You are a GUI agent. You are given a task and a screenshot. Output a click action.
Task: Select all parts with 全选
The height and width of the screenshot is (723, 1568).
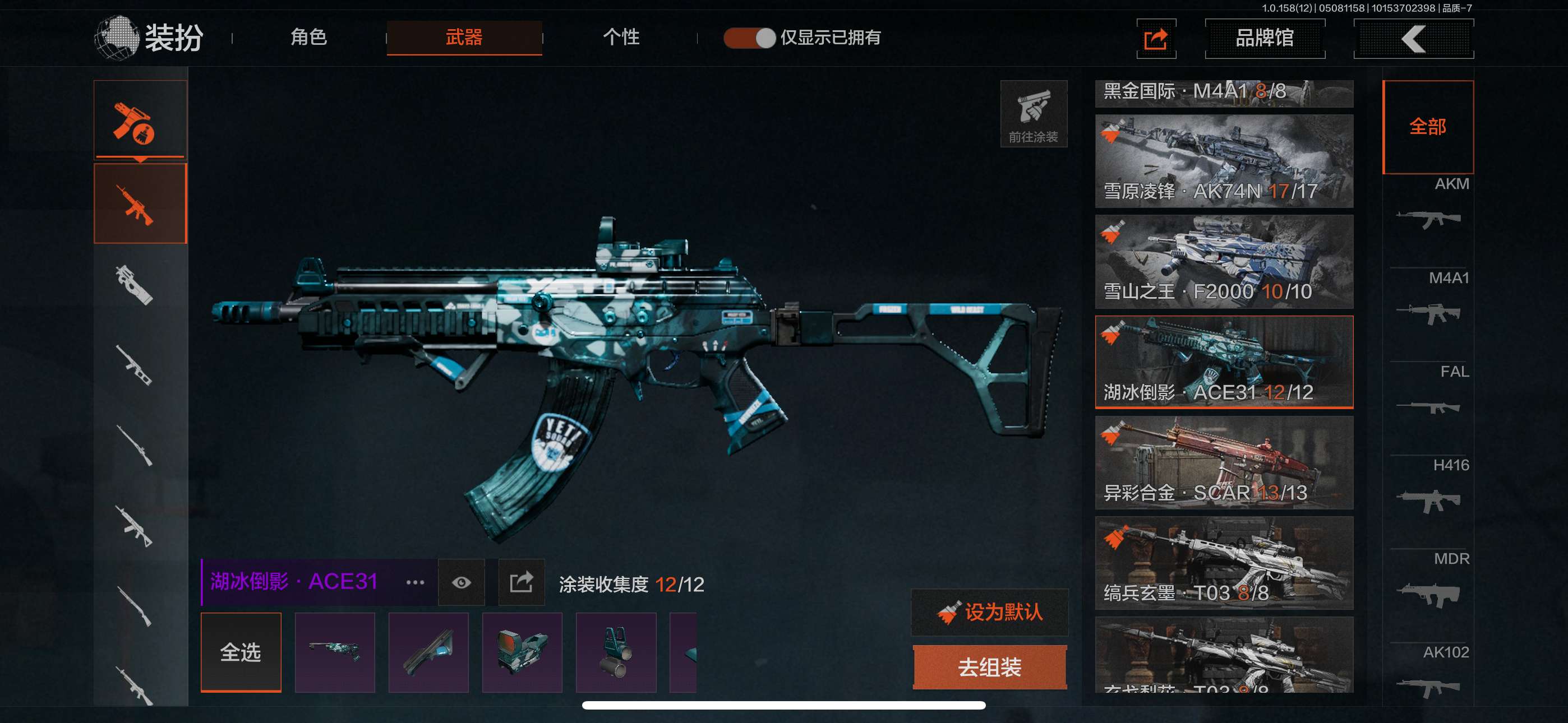click(241, 652)
